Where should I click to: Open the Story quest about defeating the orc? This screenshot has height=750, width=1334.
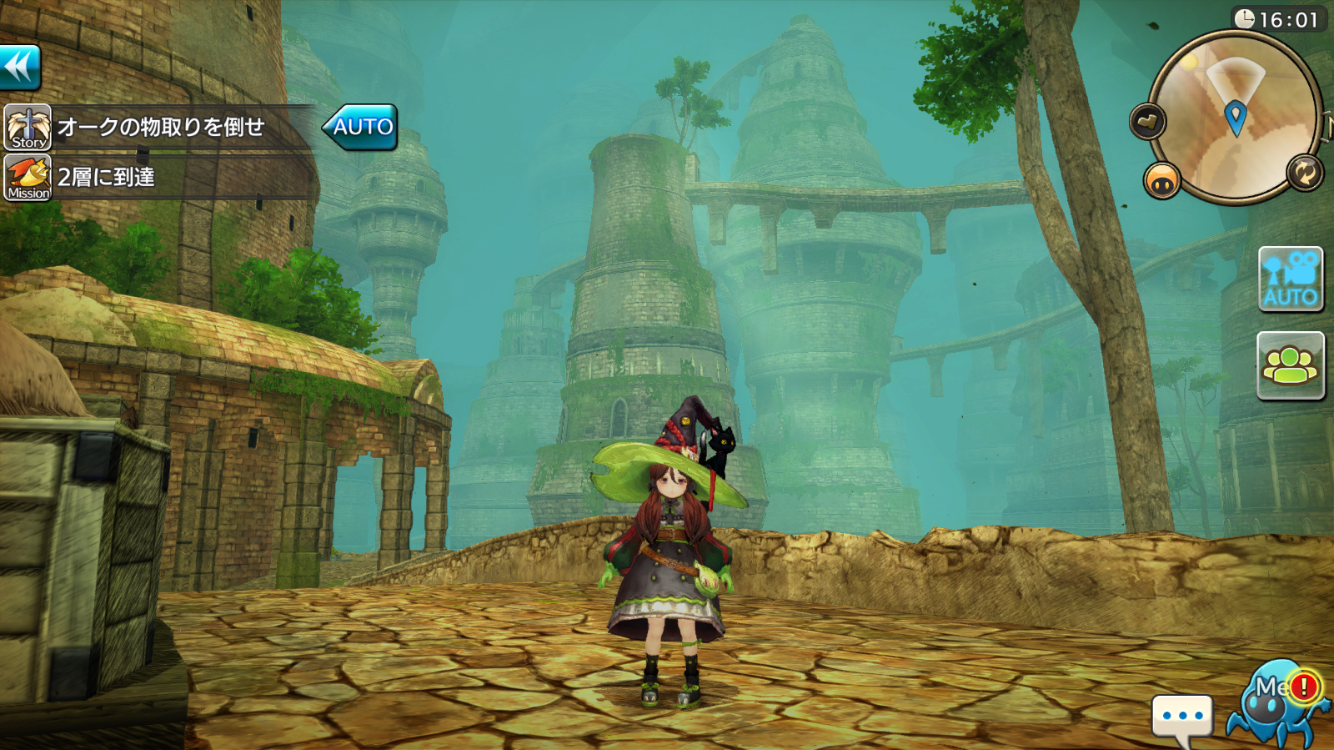tap(160, 128)
